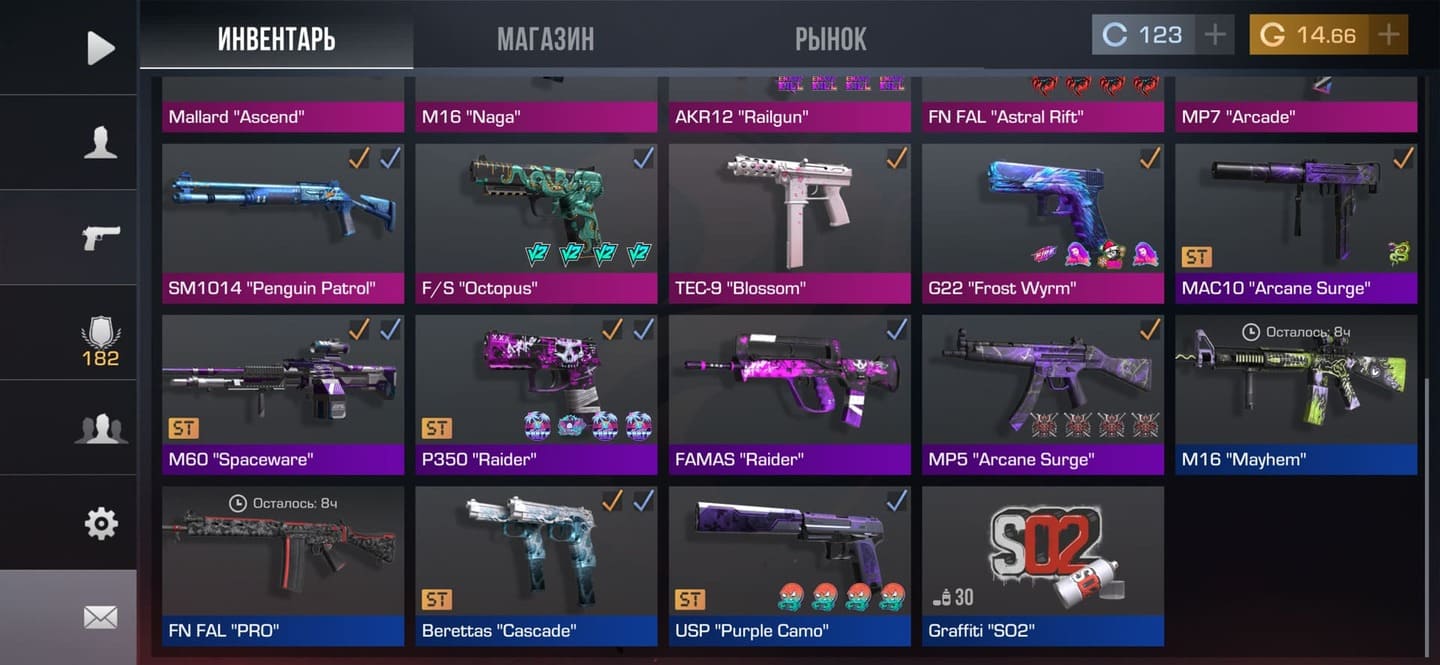Screen dimensions: 1440x665
Task: Add more silver coins with plus button
Action: [x=1214, y=35]
